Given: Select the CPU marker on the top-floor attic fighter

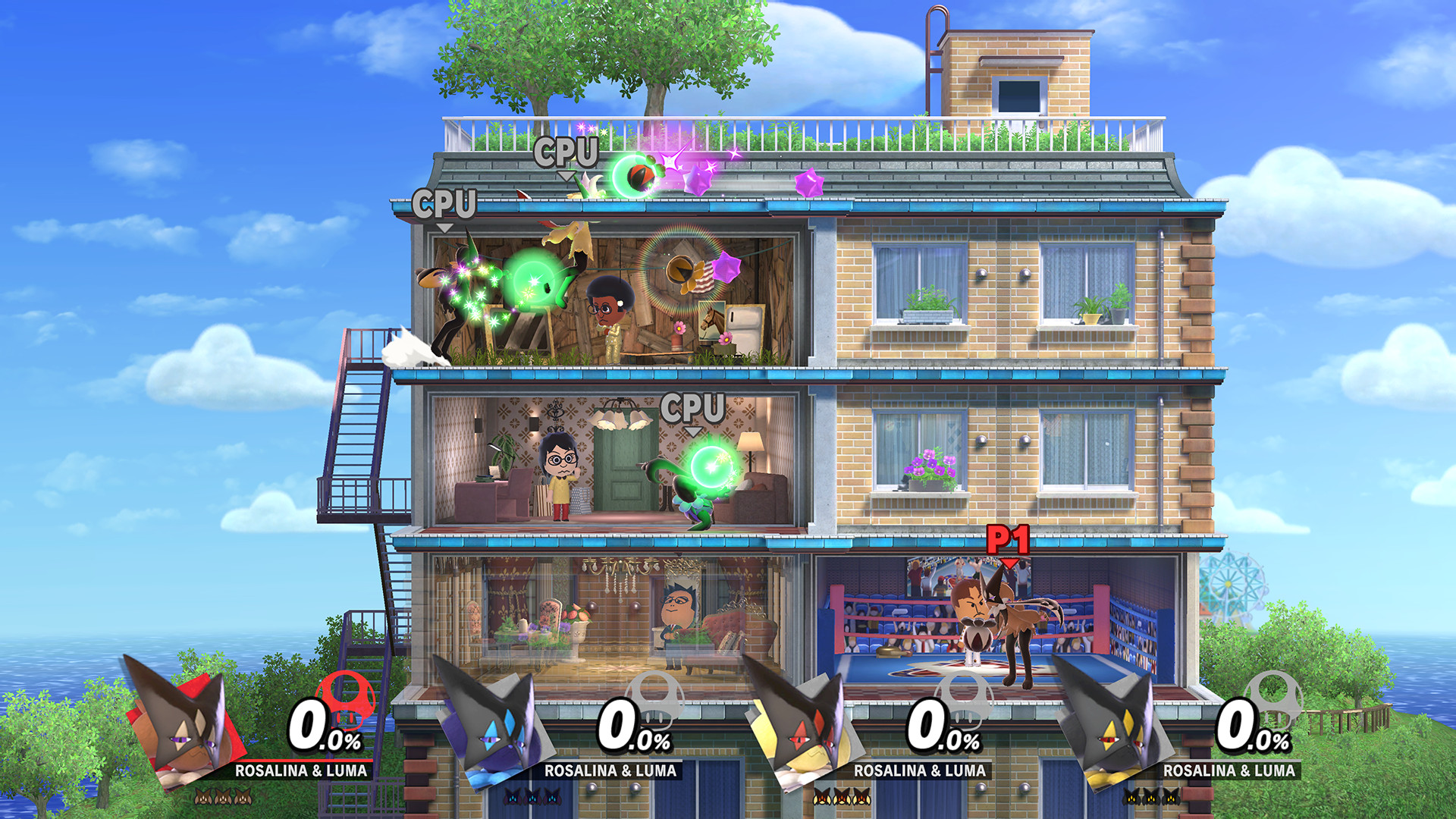Looking at the screenshot, I should click(x=444, y=203).
